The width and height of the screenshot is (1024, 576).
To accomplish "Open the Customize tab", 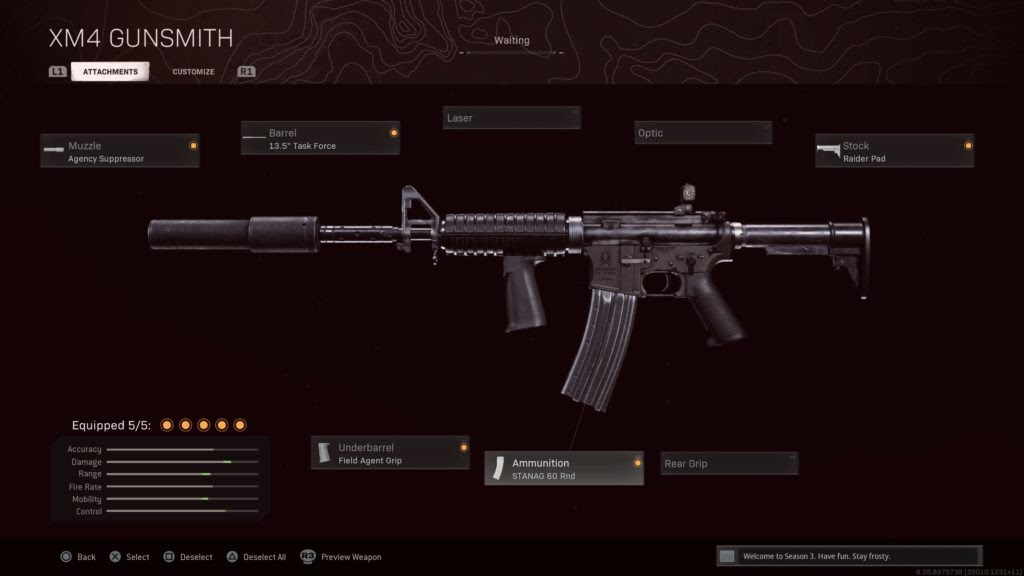I will pyautogui.click(x=193, y=72).
